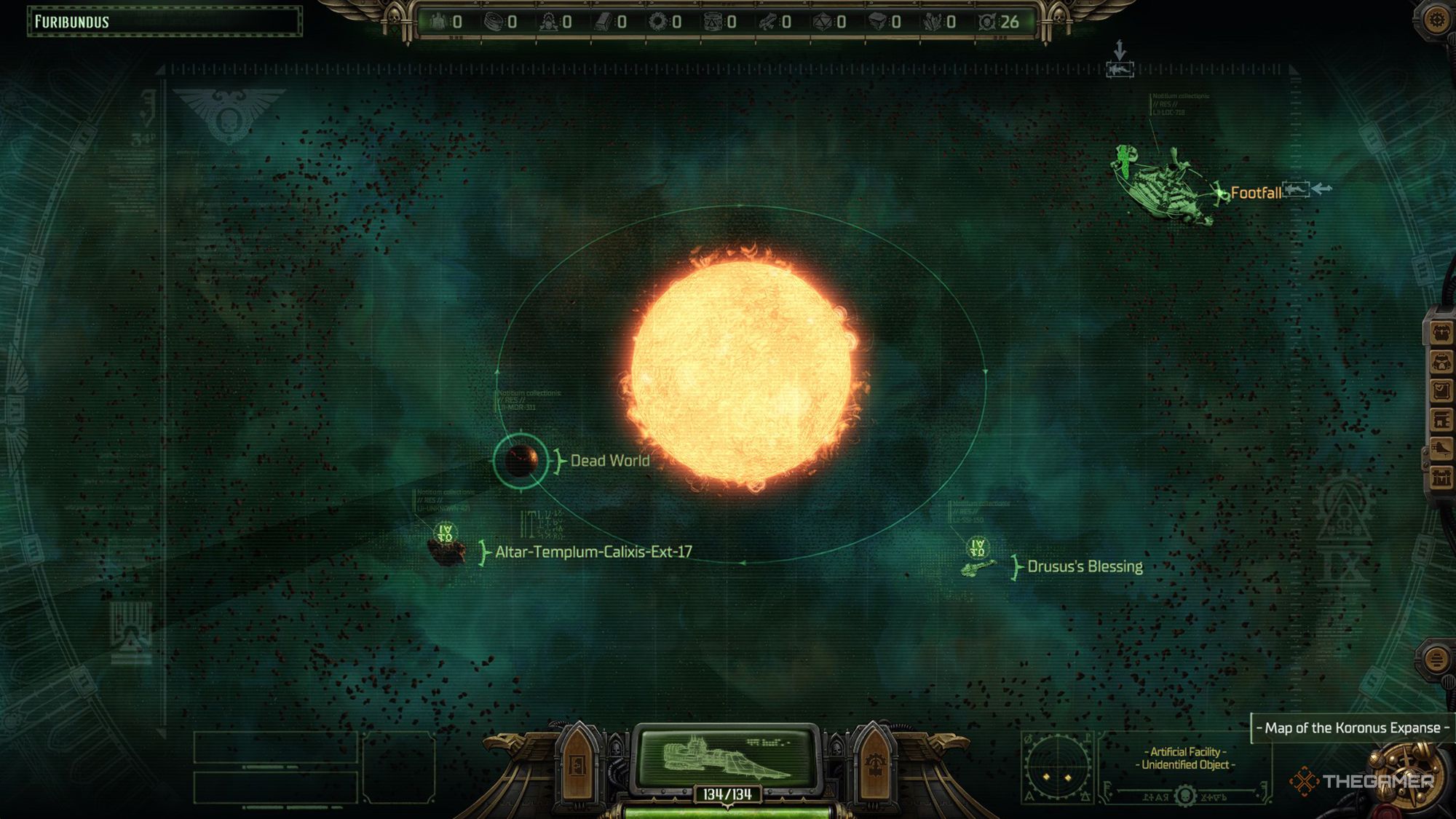Open the cargo hold icon on the right sidebar
This screenshot has height=819, width=1456.
pos(1441,333)
